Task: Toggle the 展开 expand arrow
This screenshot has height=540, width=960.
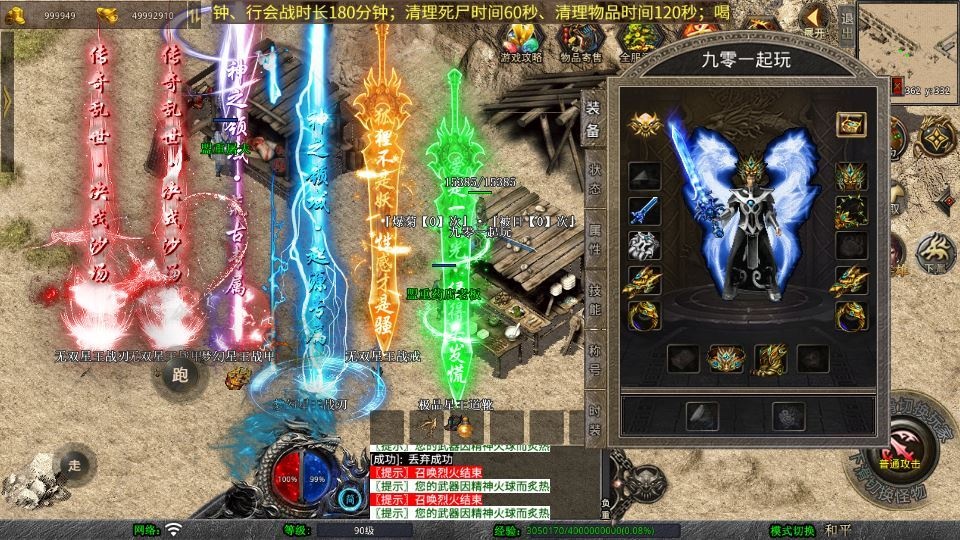Action: click(x=815, y=19)
